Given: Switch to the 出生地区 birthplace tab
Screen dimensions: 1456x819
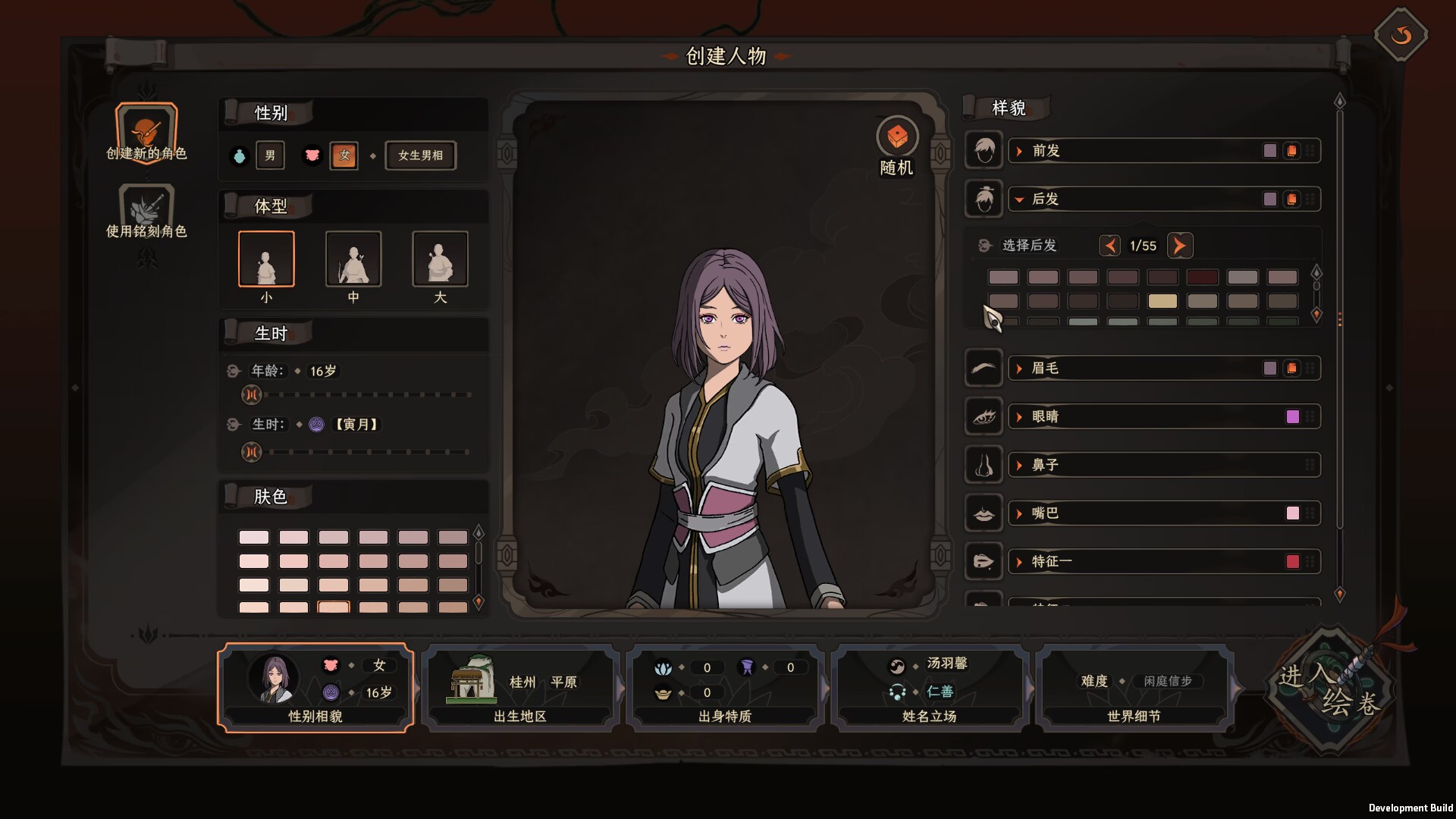Looking at the screenshot, I should tap(520, 688).
